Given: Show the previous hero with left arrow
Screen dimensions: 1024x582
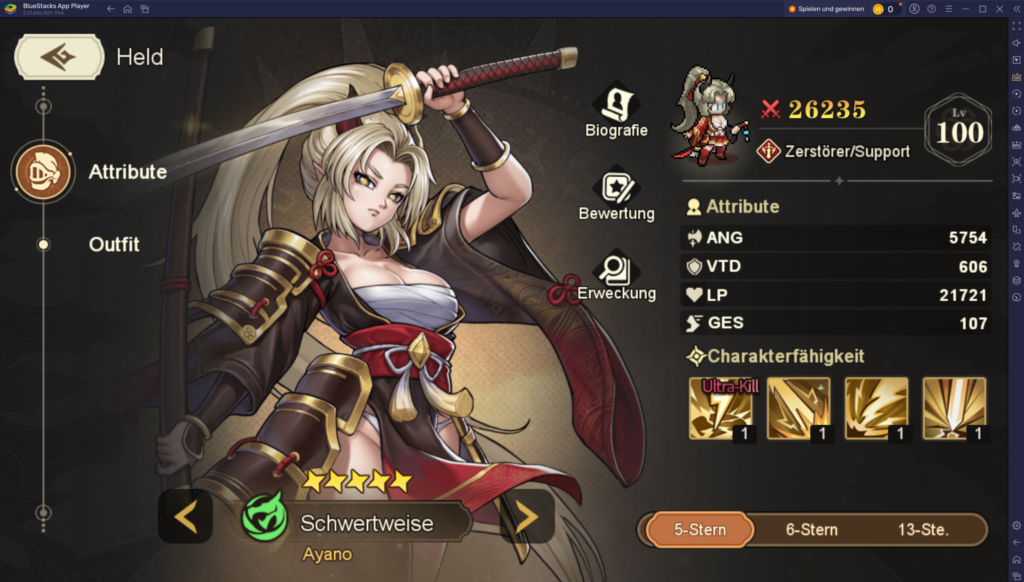Looking at the screenshot, I should coord(185,516).
